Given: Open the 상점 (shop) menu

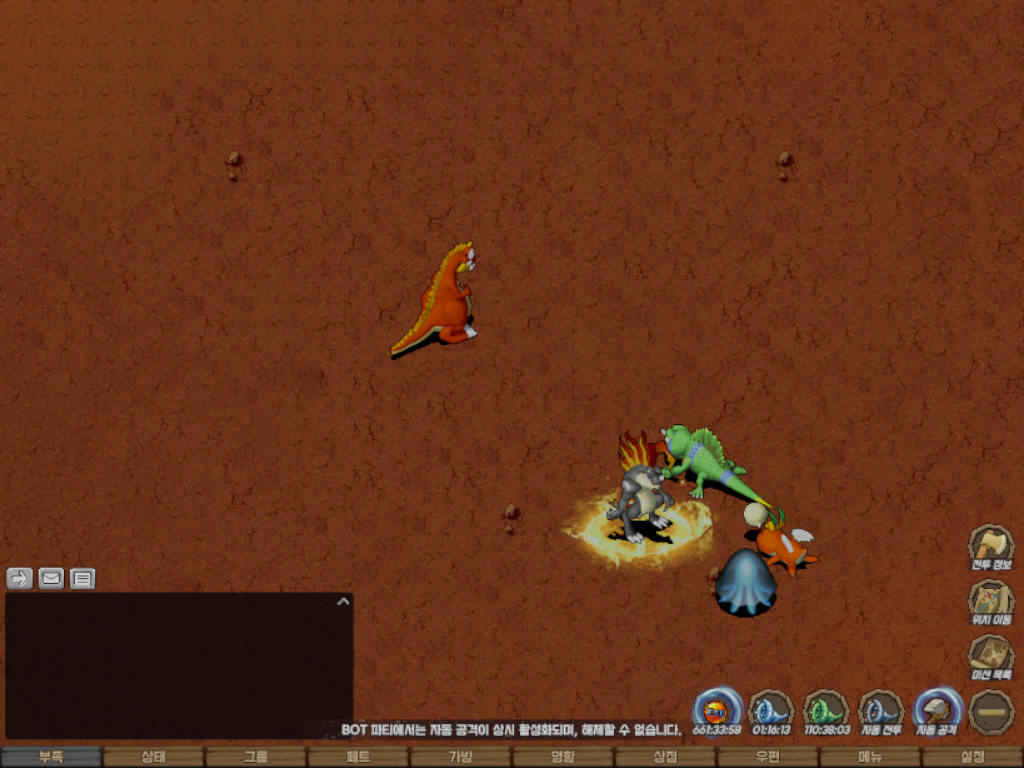Looking at the screenshot, I should pos(665,757).
